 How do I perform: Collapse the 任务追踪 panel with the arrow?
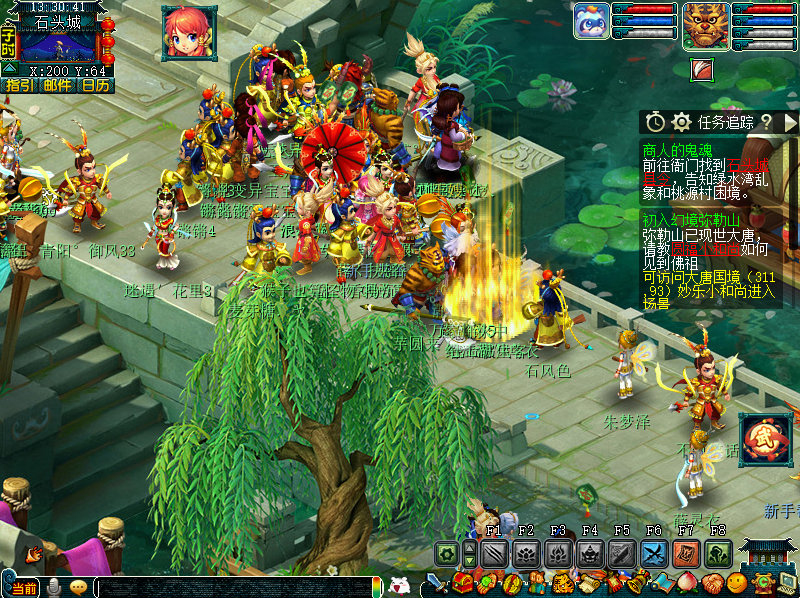790,122
